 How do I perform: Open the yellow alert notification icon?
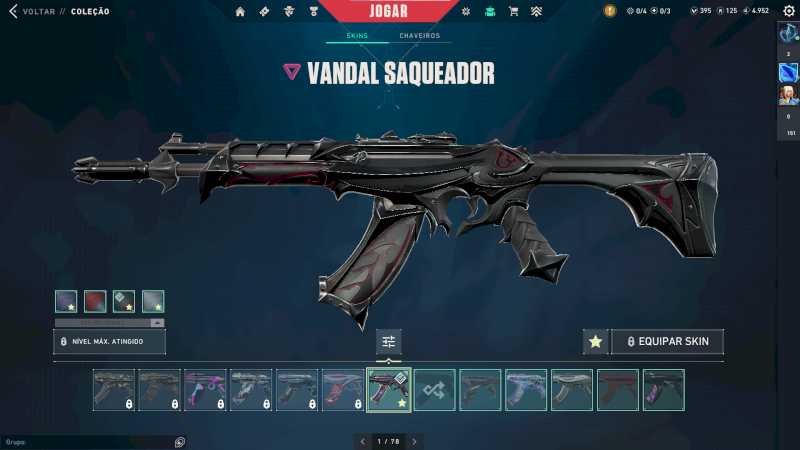coord(610,11)
